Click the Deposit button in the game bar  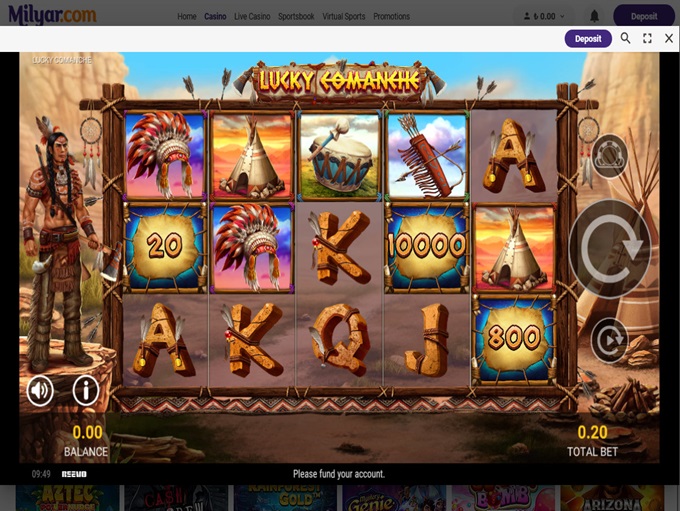tap(588, 39)
